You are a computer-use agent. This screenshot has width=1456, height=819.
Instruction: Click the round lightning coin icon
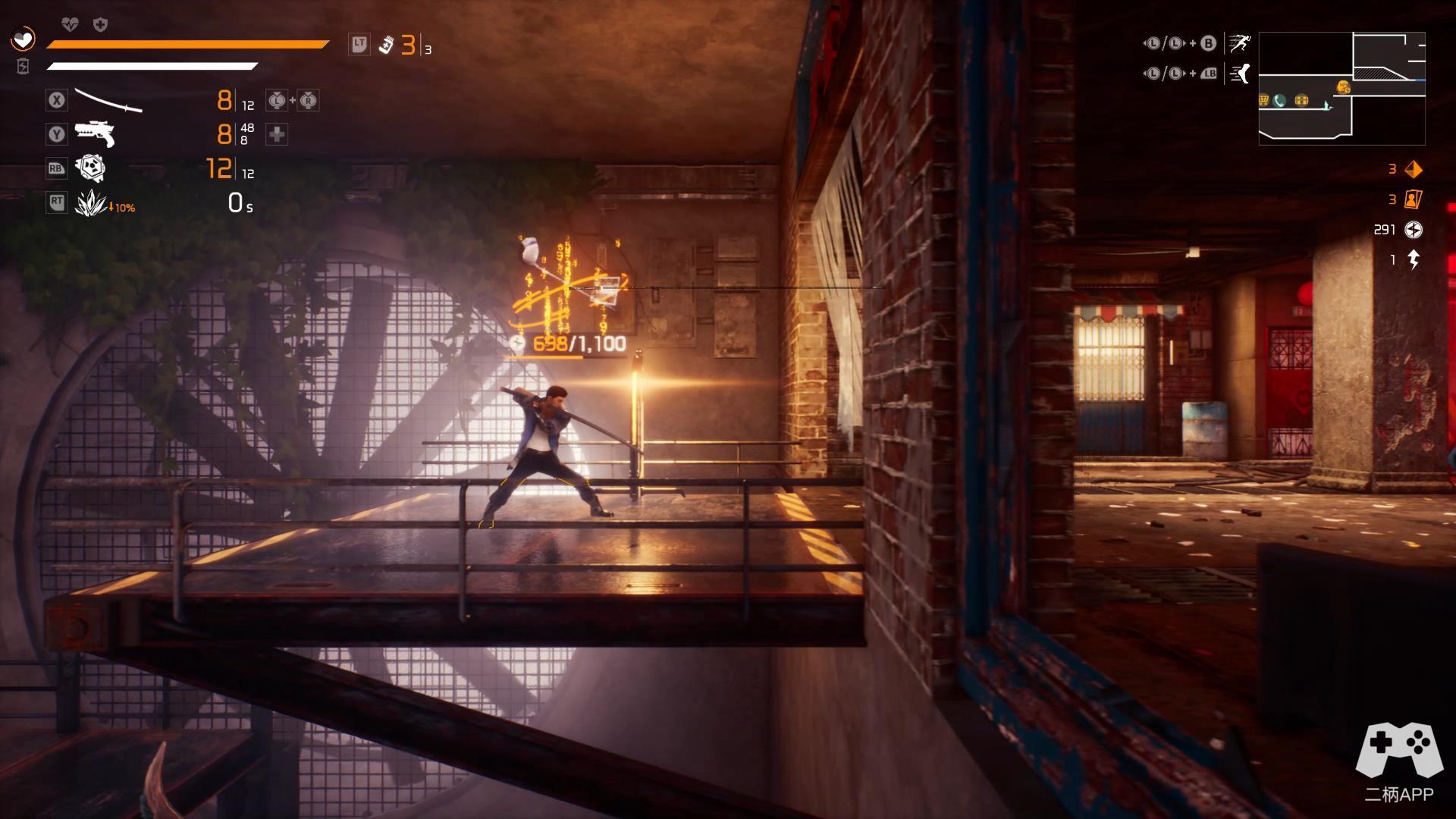1414,230
